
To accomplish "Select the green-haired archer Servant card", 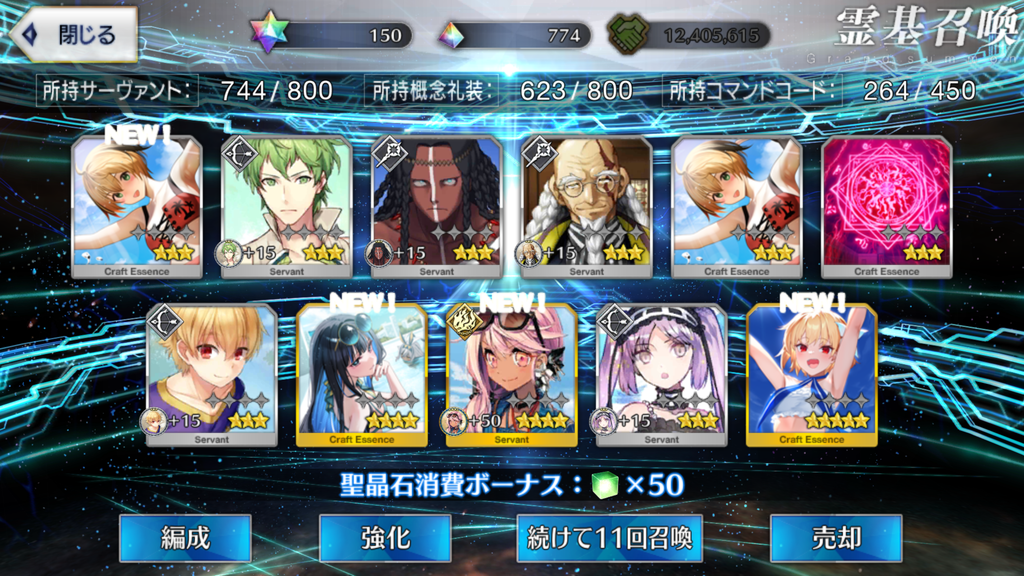I will pos(286,207).
